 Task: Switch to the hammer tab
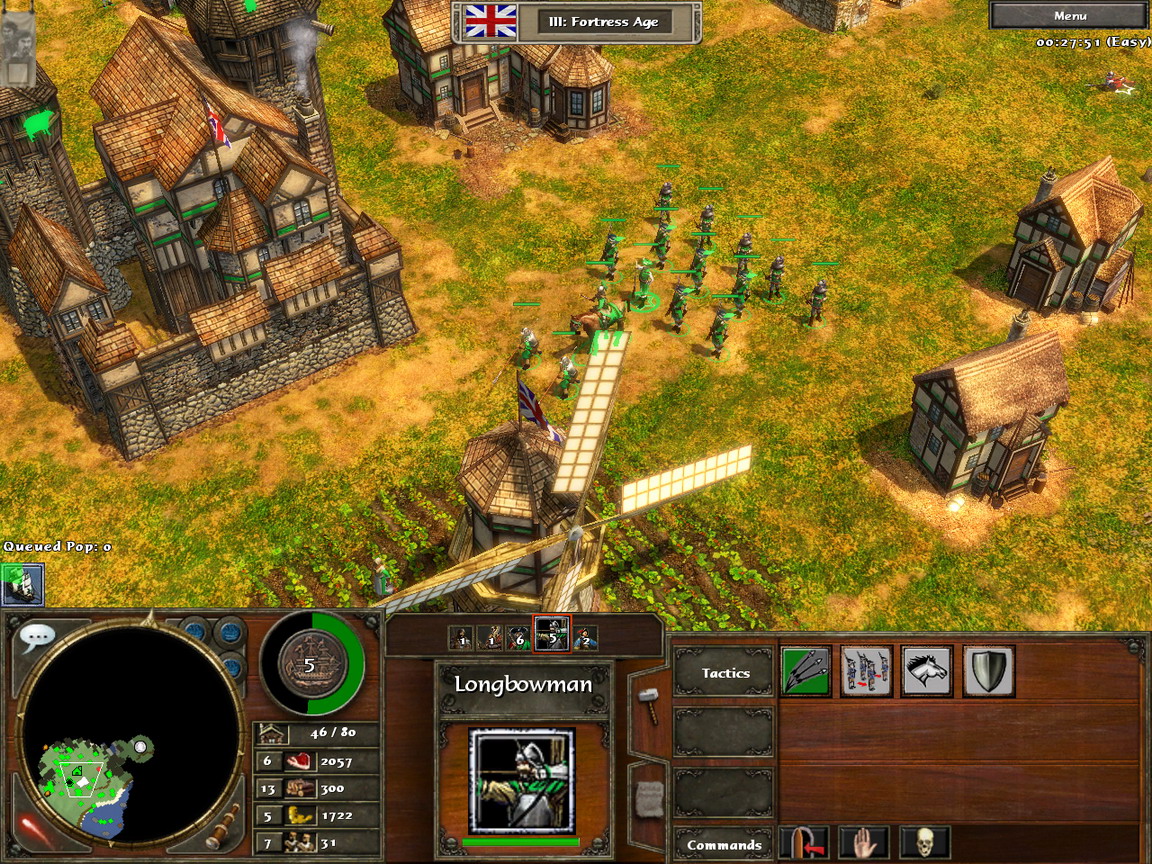click(x=647, y=704)
